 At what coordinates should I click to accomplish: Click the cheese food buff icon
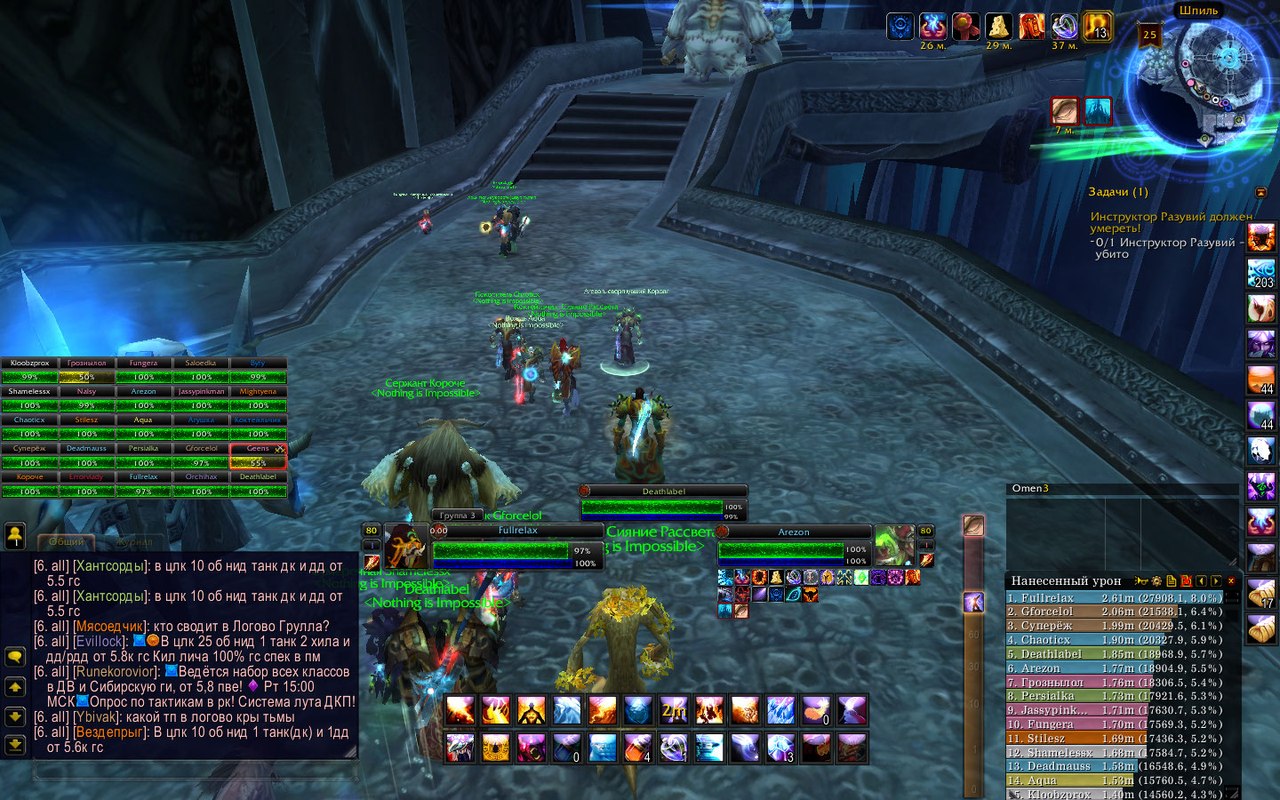click(x=997, y=26)
